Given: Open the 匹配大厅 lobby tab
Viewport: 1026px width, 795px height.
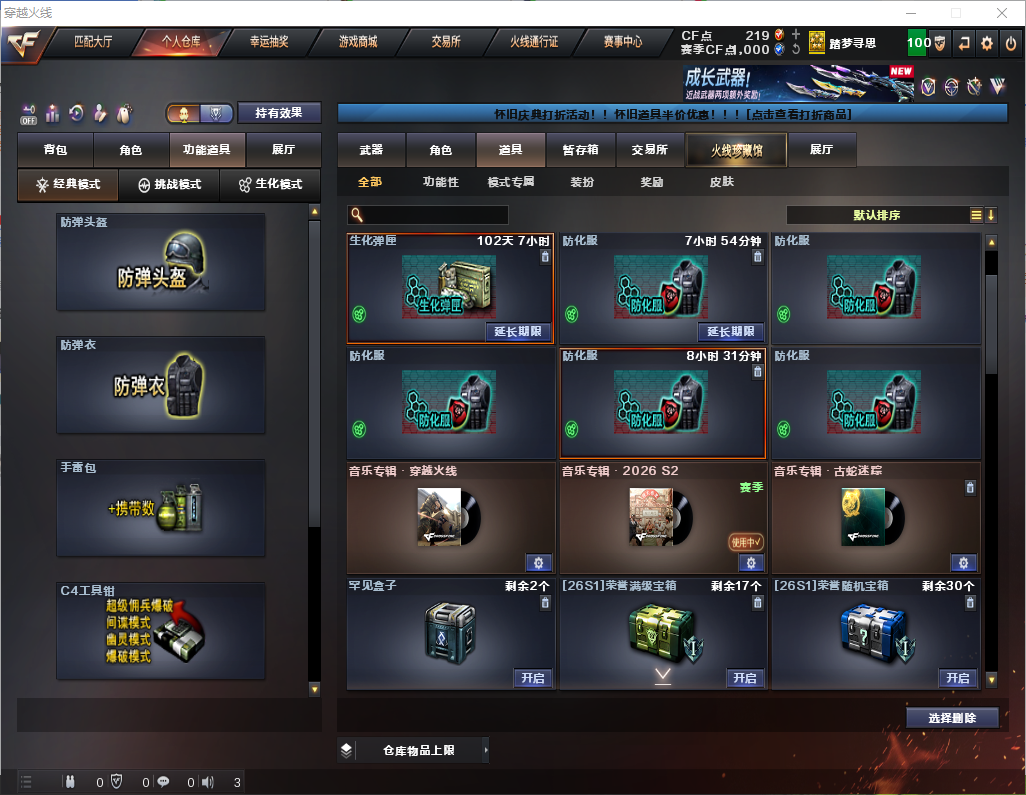Looking at the screenshot, I should tap(94, 43).
